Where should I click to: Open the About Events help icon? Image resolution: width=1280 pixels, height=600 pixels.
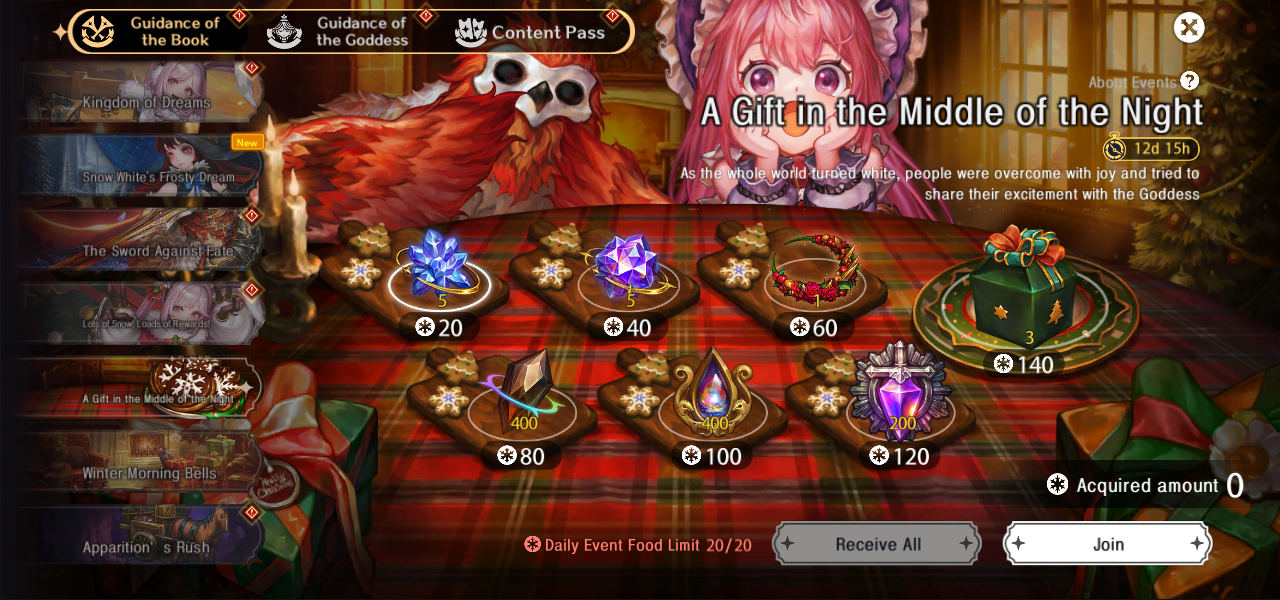[x=1189, y=82]
